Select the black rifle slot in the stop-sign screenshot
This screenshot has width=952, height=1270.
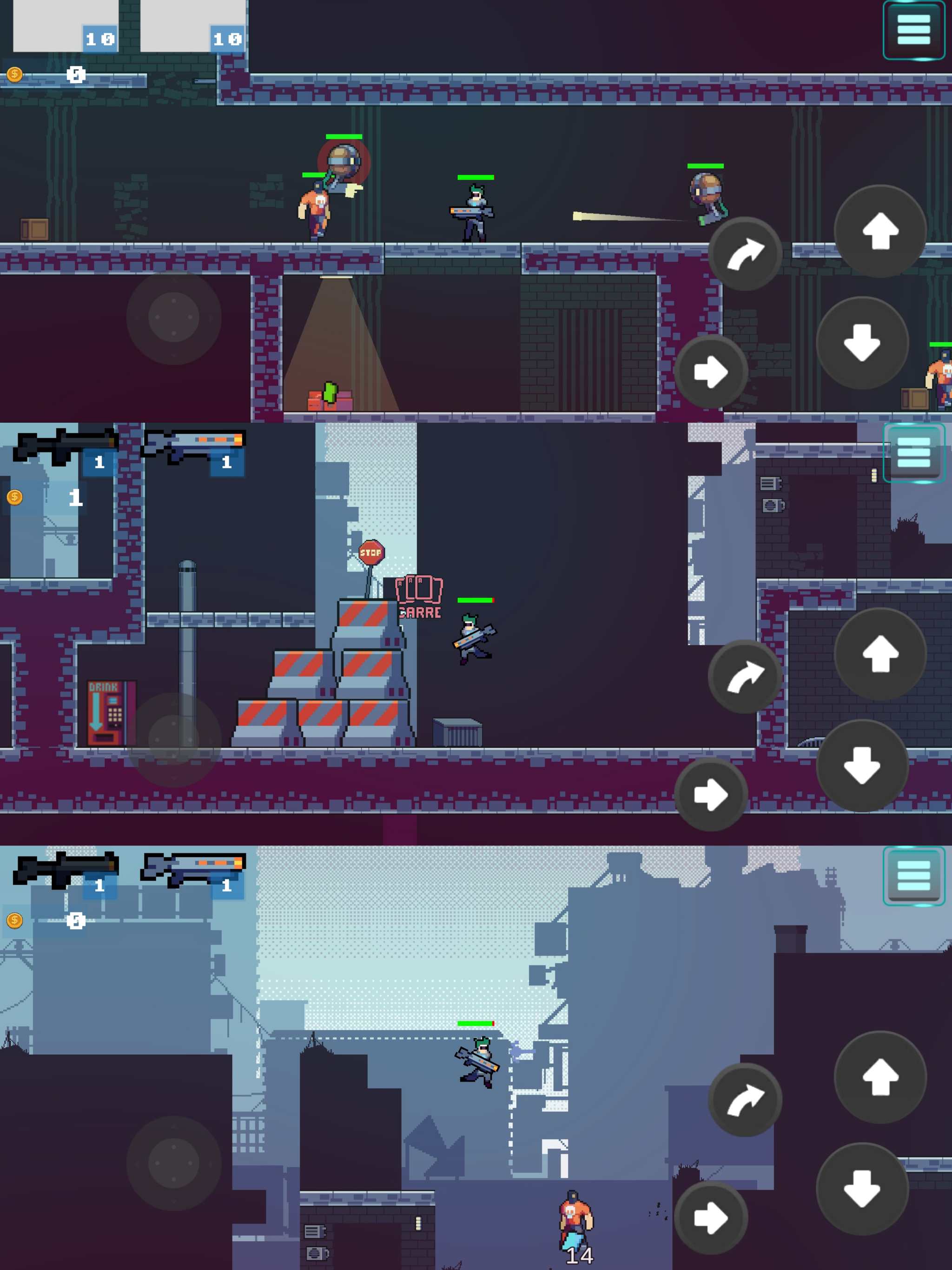(x=66, y=449)
